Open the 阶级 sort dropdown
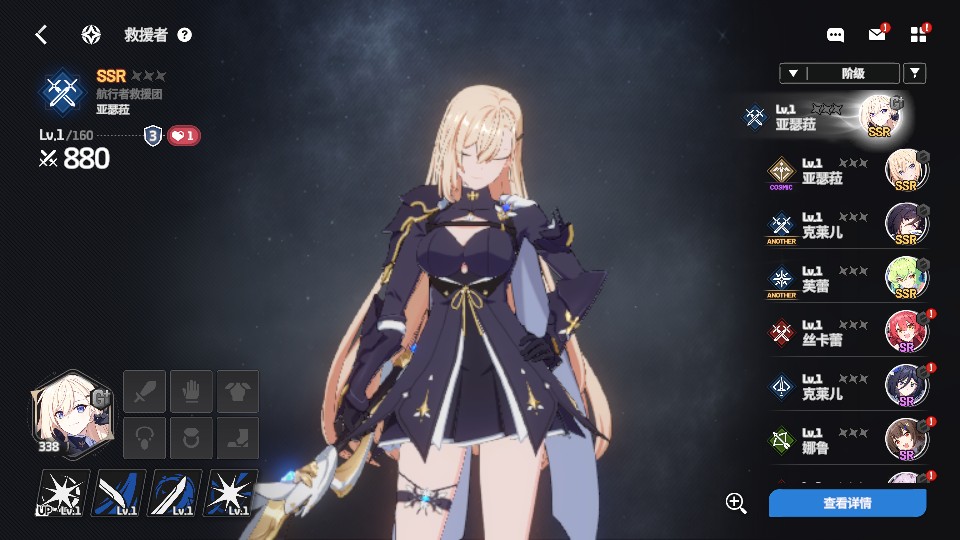960x540 pixels. tap(837, 73)
